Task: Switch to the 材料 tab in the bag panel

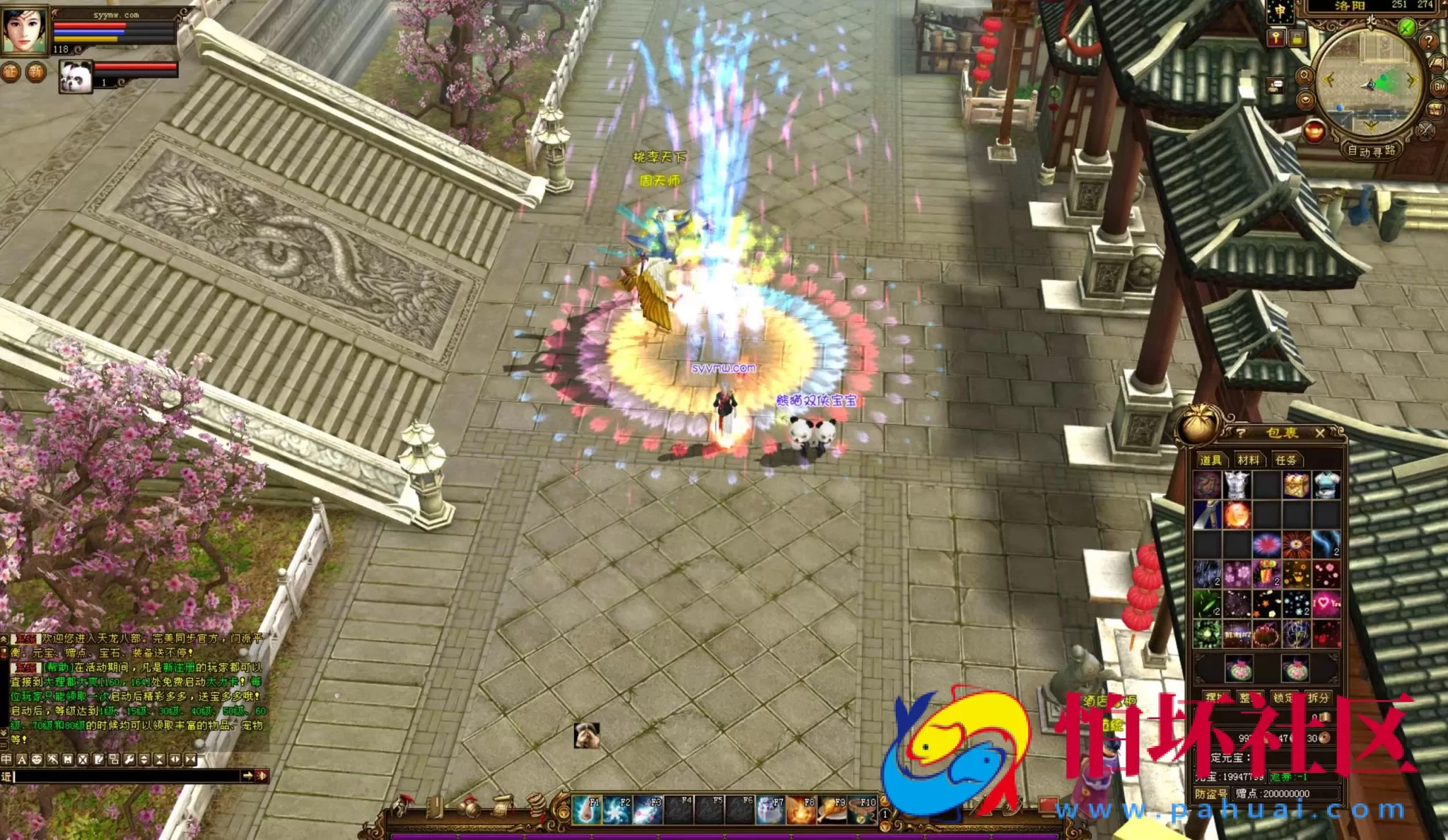Action: click(1249, 460)
